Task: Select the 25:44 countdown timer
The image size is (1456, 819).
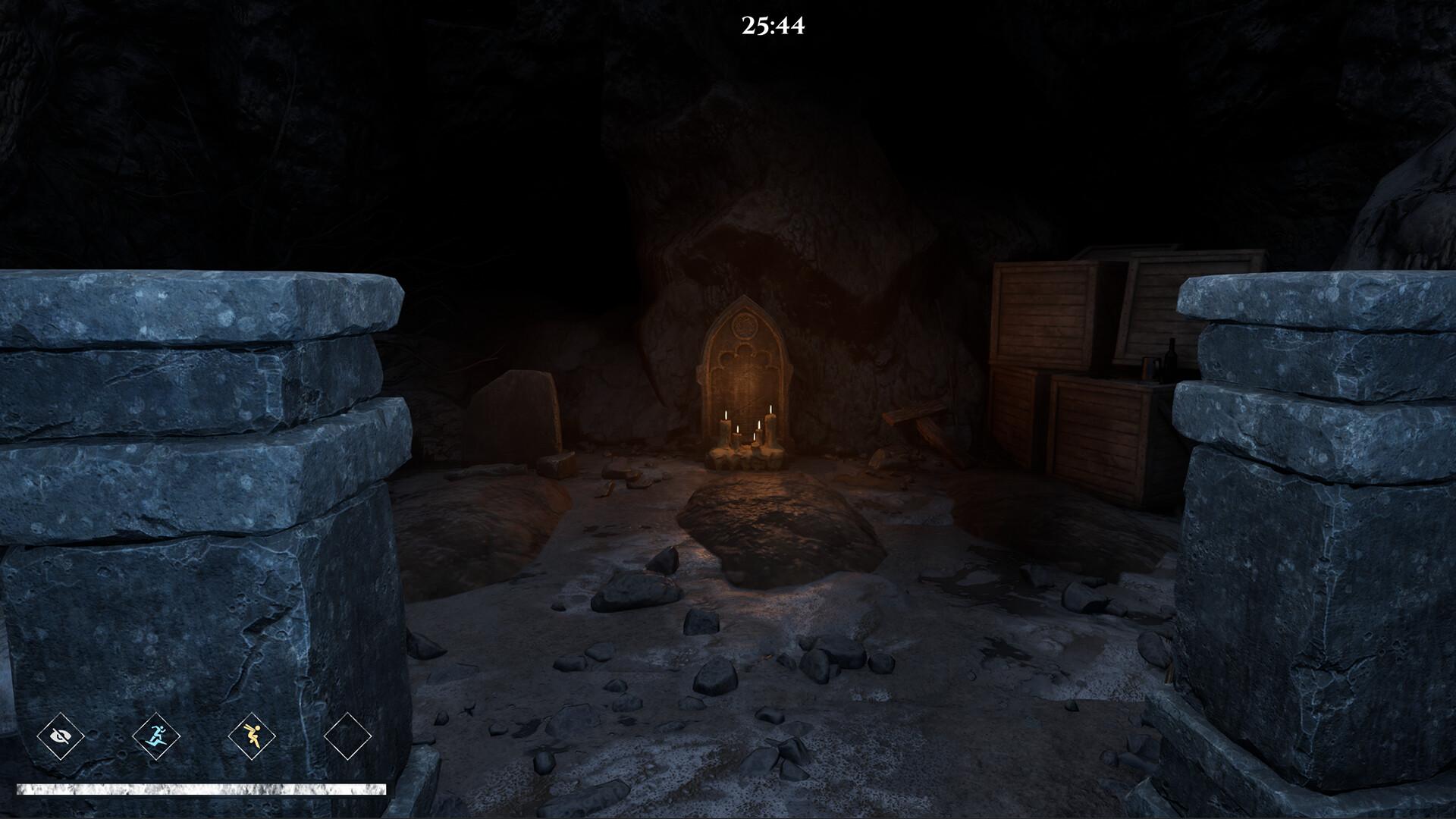Action: 771,25
